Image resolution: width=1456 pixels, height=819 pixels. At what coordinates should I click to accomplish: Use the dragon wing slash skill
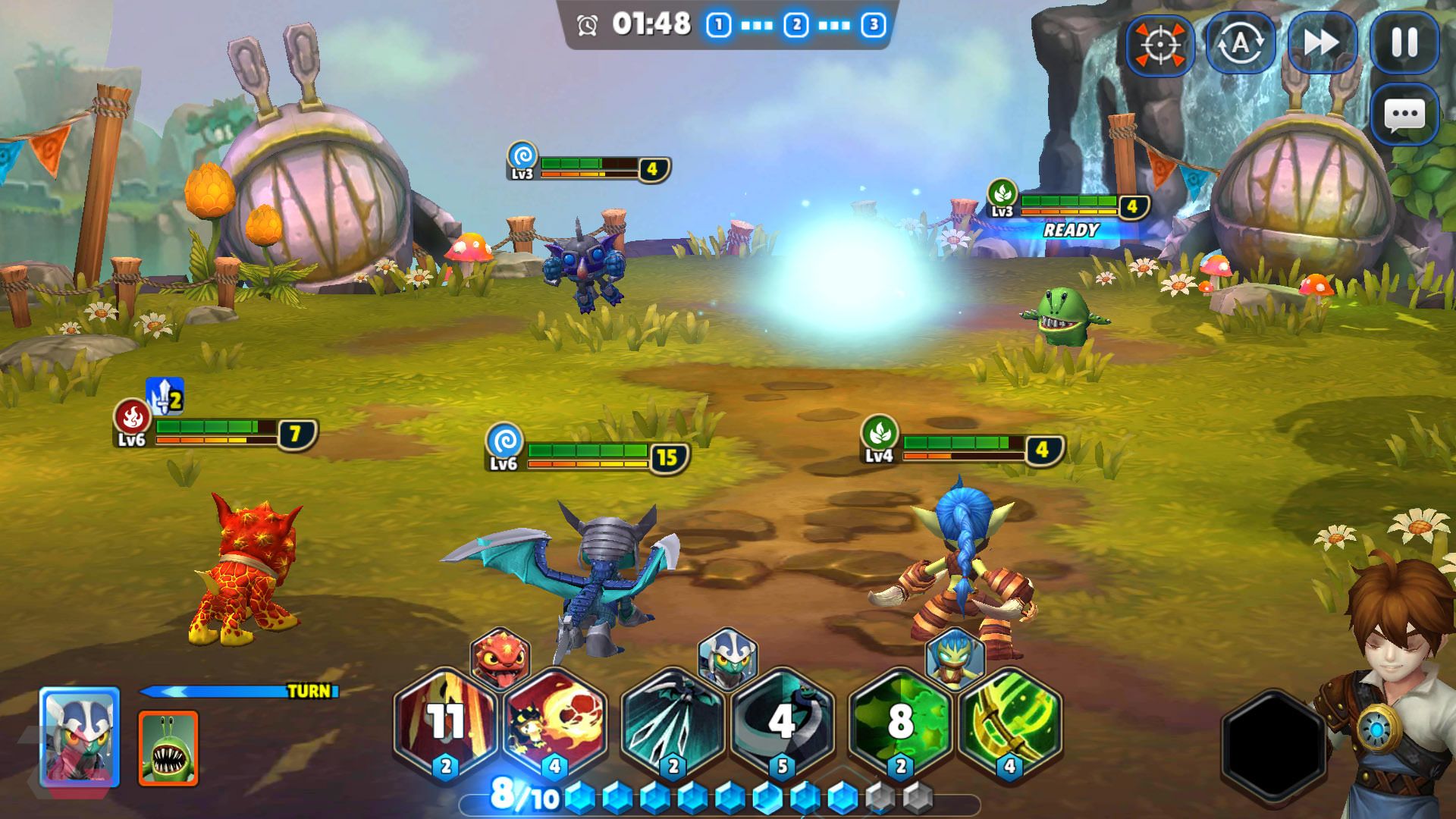pos(673,721)
